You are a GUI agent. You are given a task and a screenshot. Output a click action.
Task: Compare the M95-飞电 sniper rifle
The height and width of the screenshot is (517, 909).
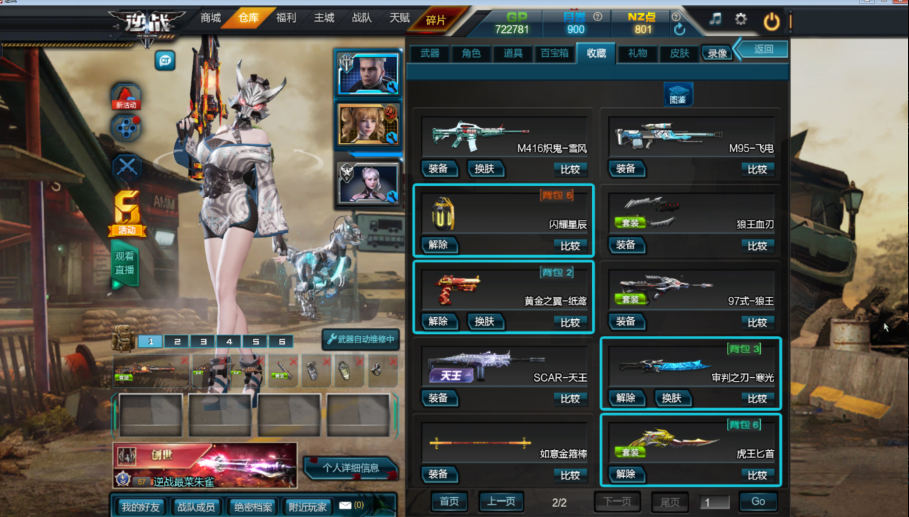[757, 169]
